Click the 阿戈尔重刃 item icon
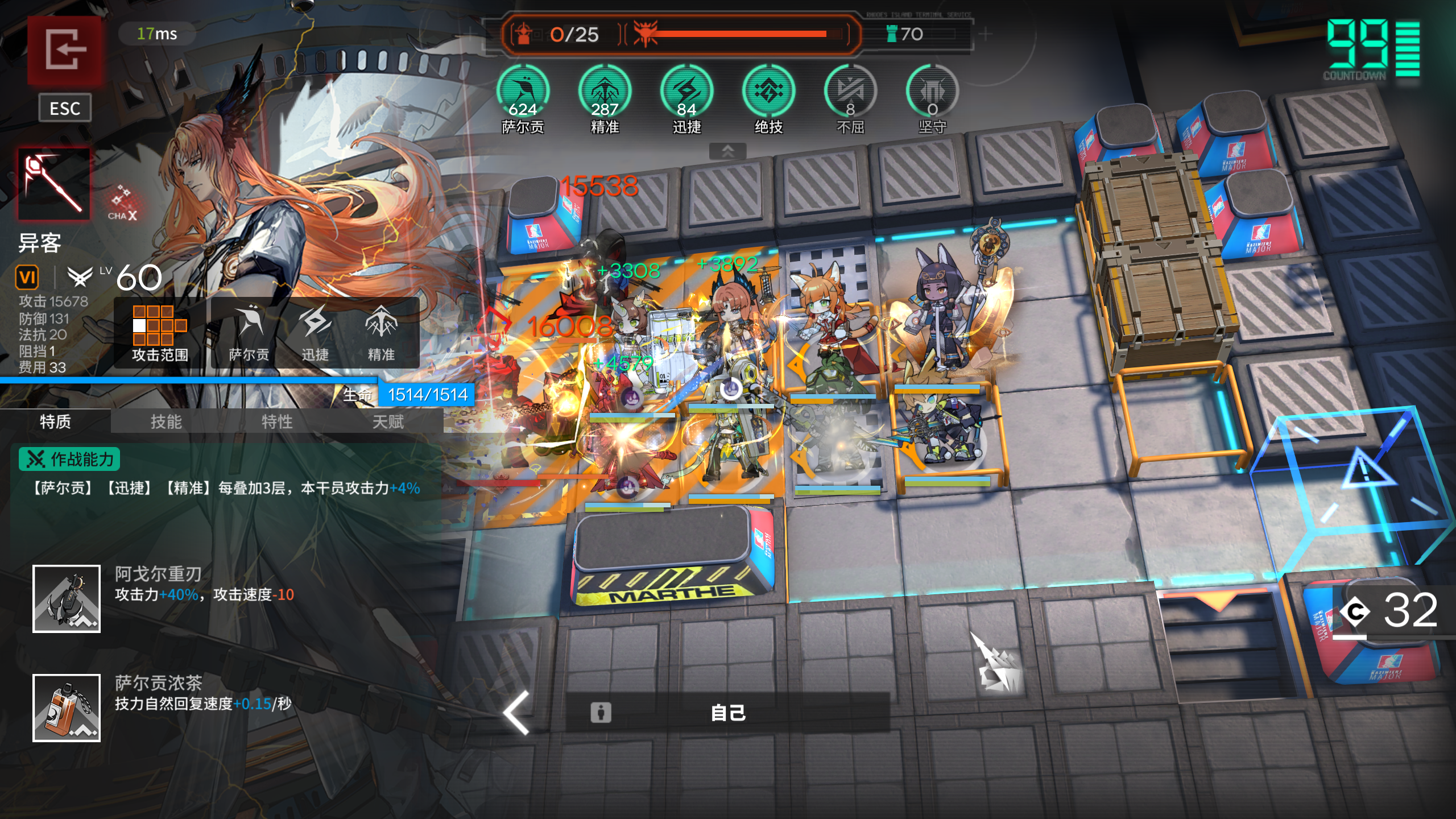1456x819 pixels. [x=67, y=598]
